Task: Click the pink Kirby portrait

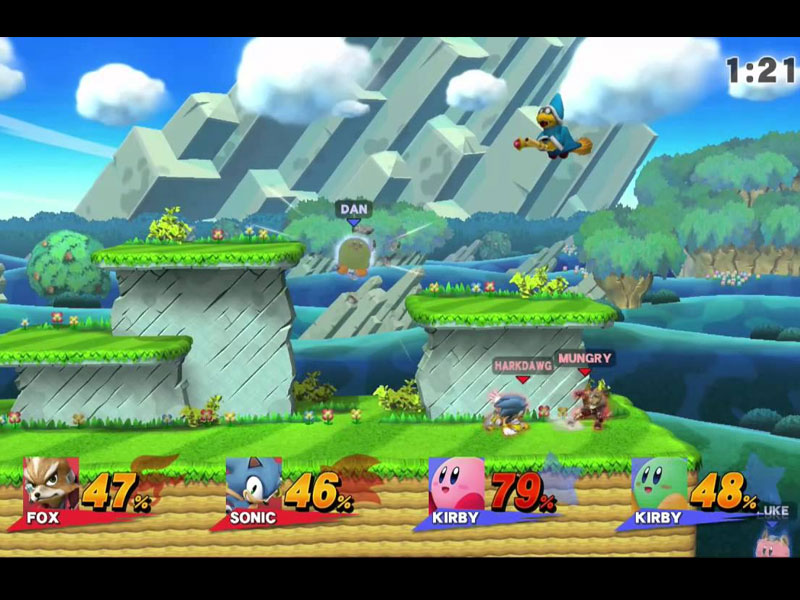Action: pyautogui.click(x=456, y=485)
